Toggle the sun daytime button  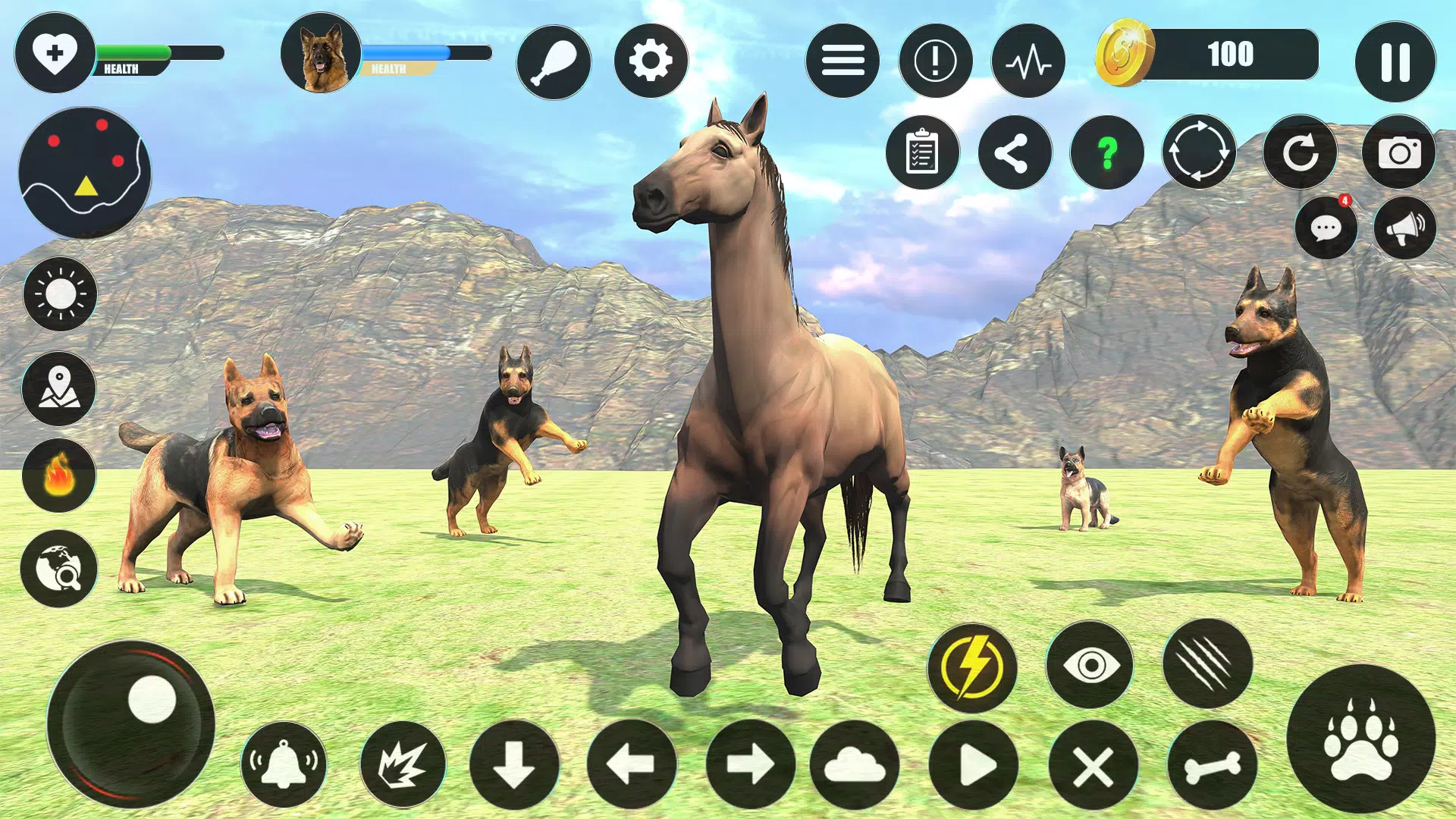[x=60, y=293]
